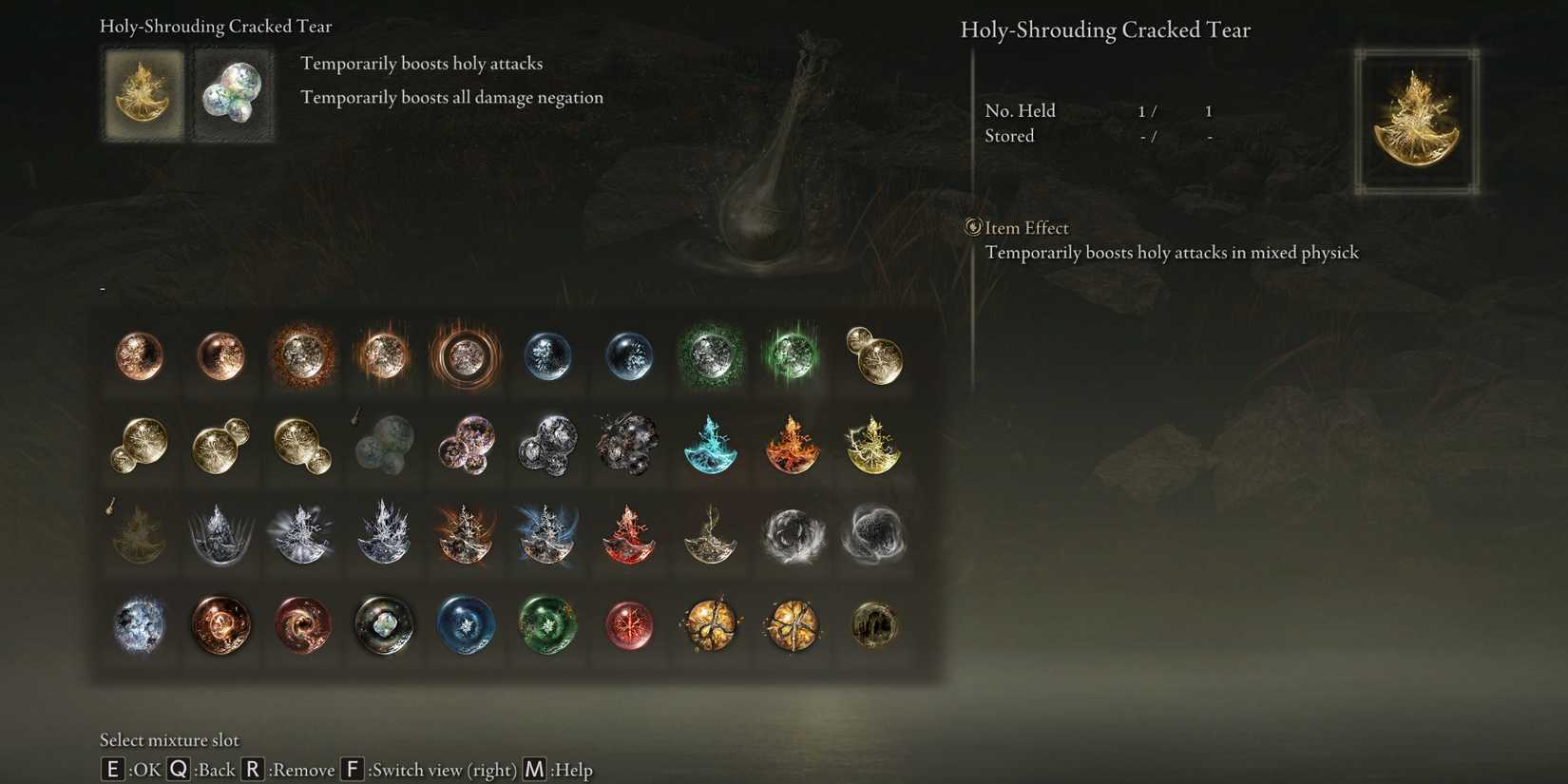Open M: Help
This screenshot has width=1568, height=784.
pyautogui.click(x=533, y=770)
